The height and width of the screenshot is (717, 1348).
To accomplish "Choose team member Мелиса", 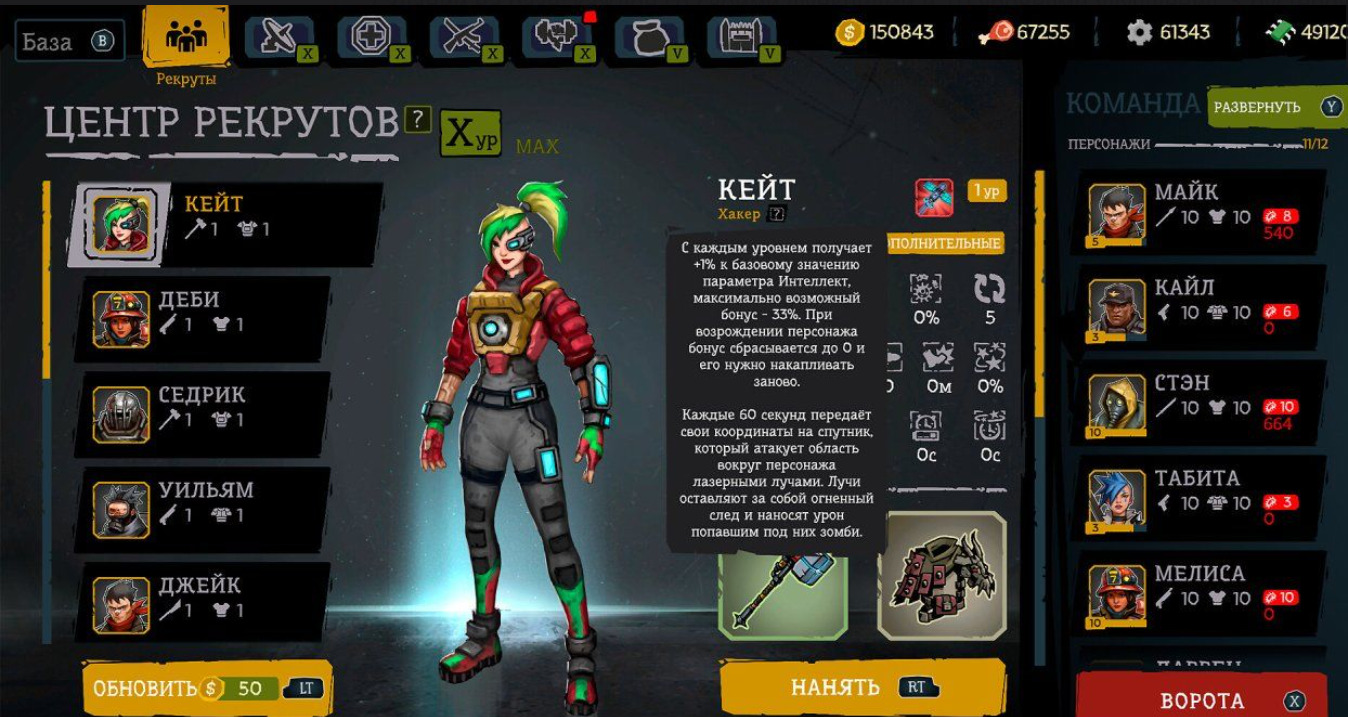I will 1203,592.
